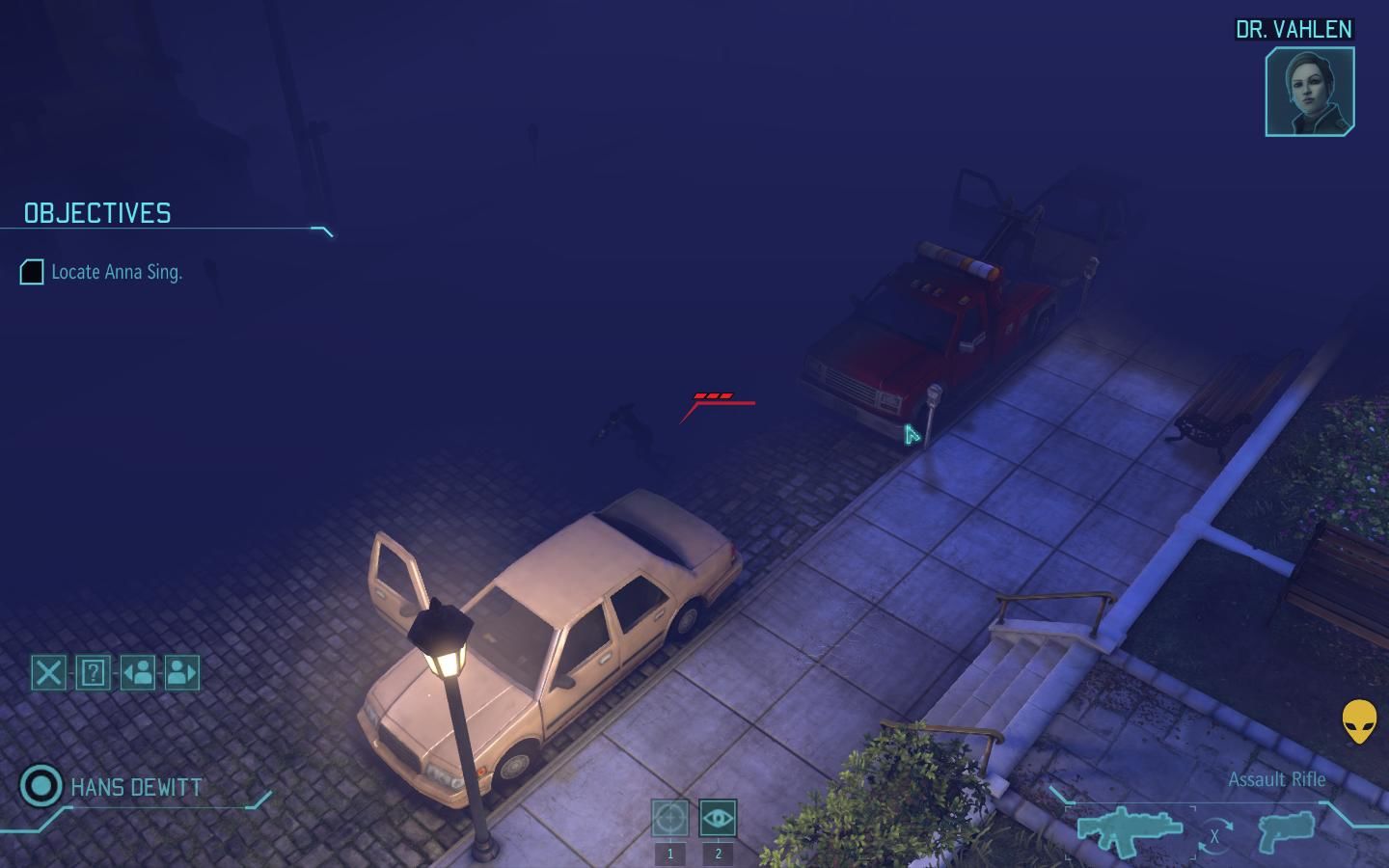Select ability hotkey tab 2
This screenshot has height=868, width=1389.
click(x=717, y=853)
